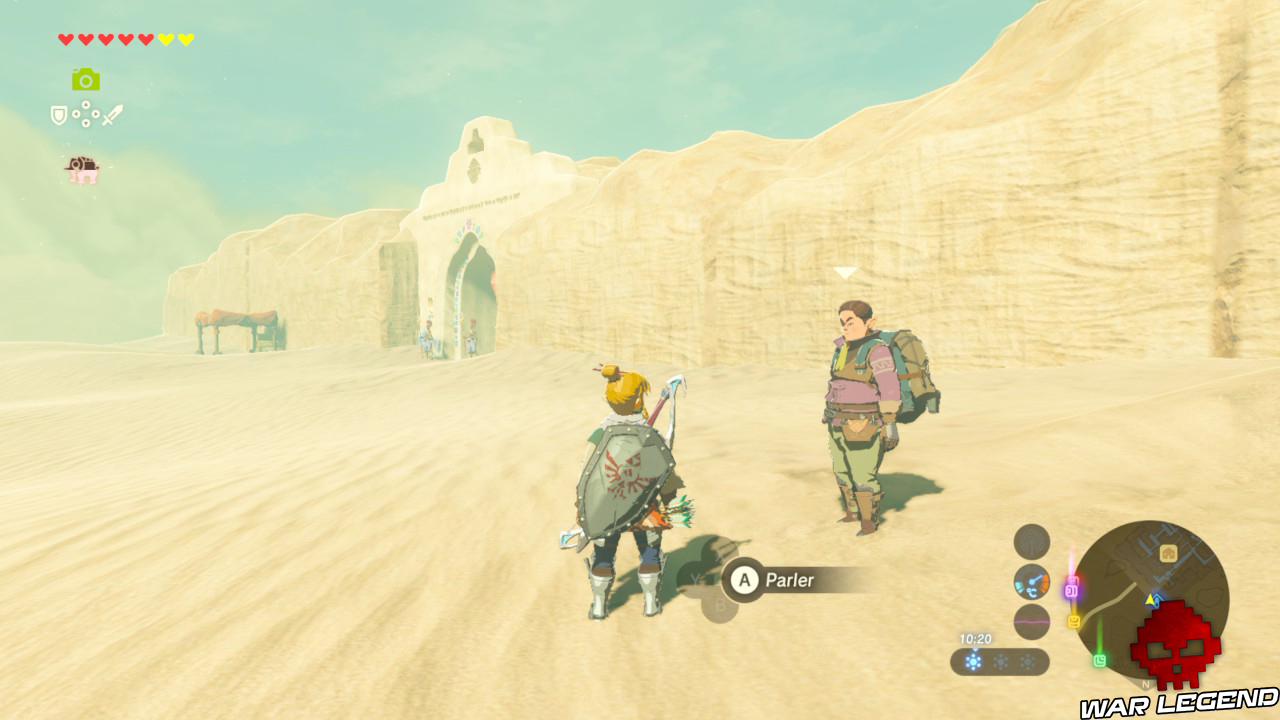Click the War Legend skull logo
The width and height of the screenshot is (1280, 720).
tap(1175, 644)
